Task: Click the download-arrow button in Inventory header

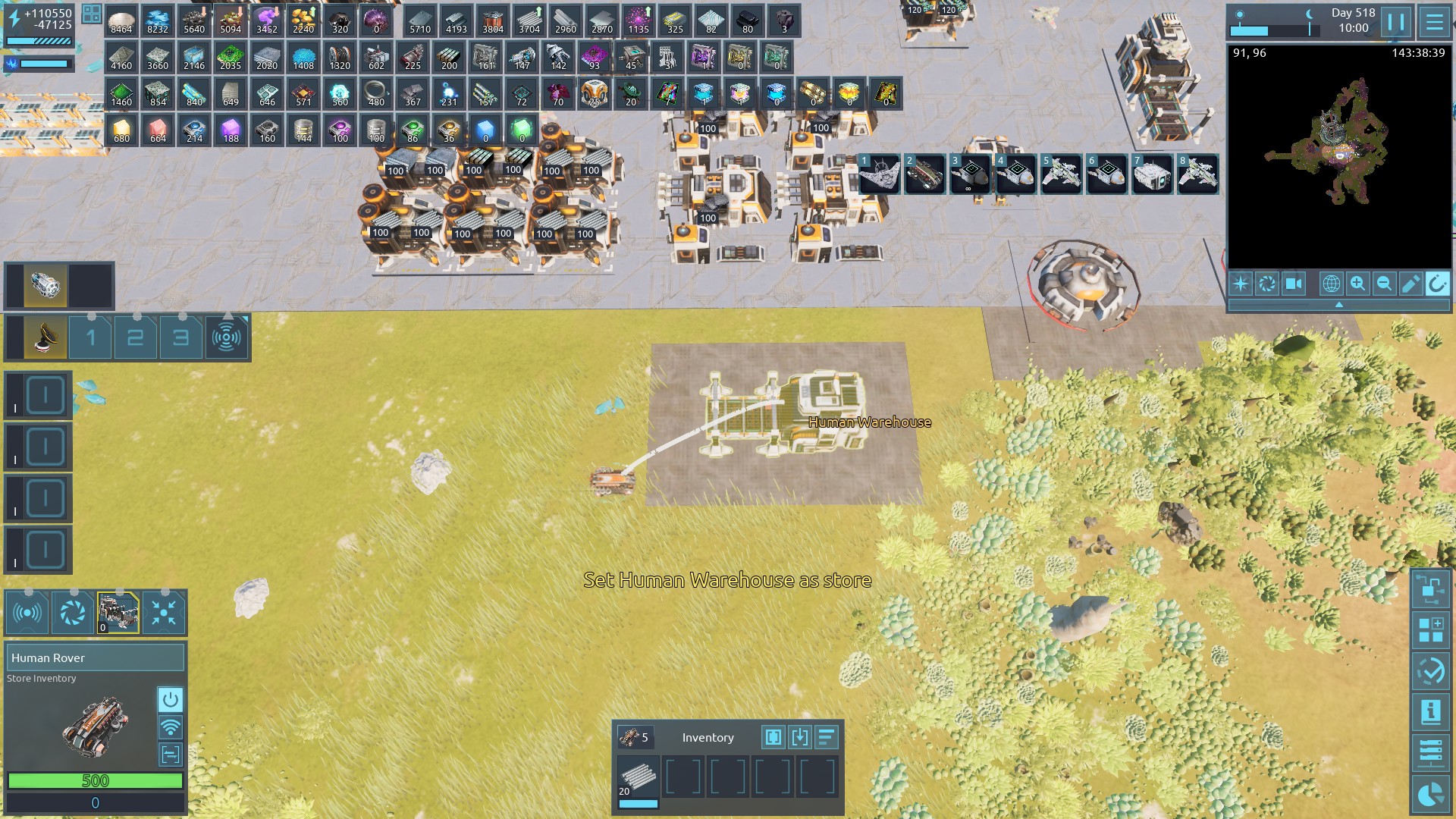Action: point(799,737)
